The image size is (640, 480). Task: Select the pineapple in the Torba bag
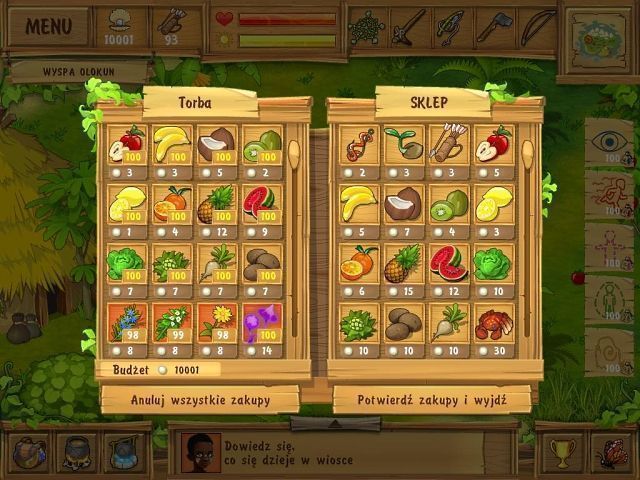pyautogui.click(x=216, y=204)
